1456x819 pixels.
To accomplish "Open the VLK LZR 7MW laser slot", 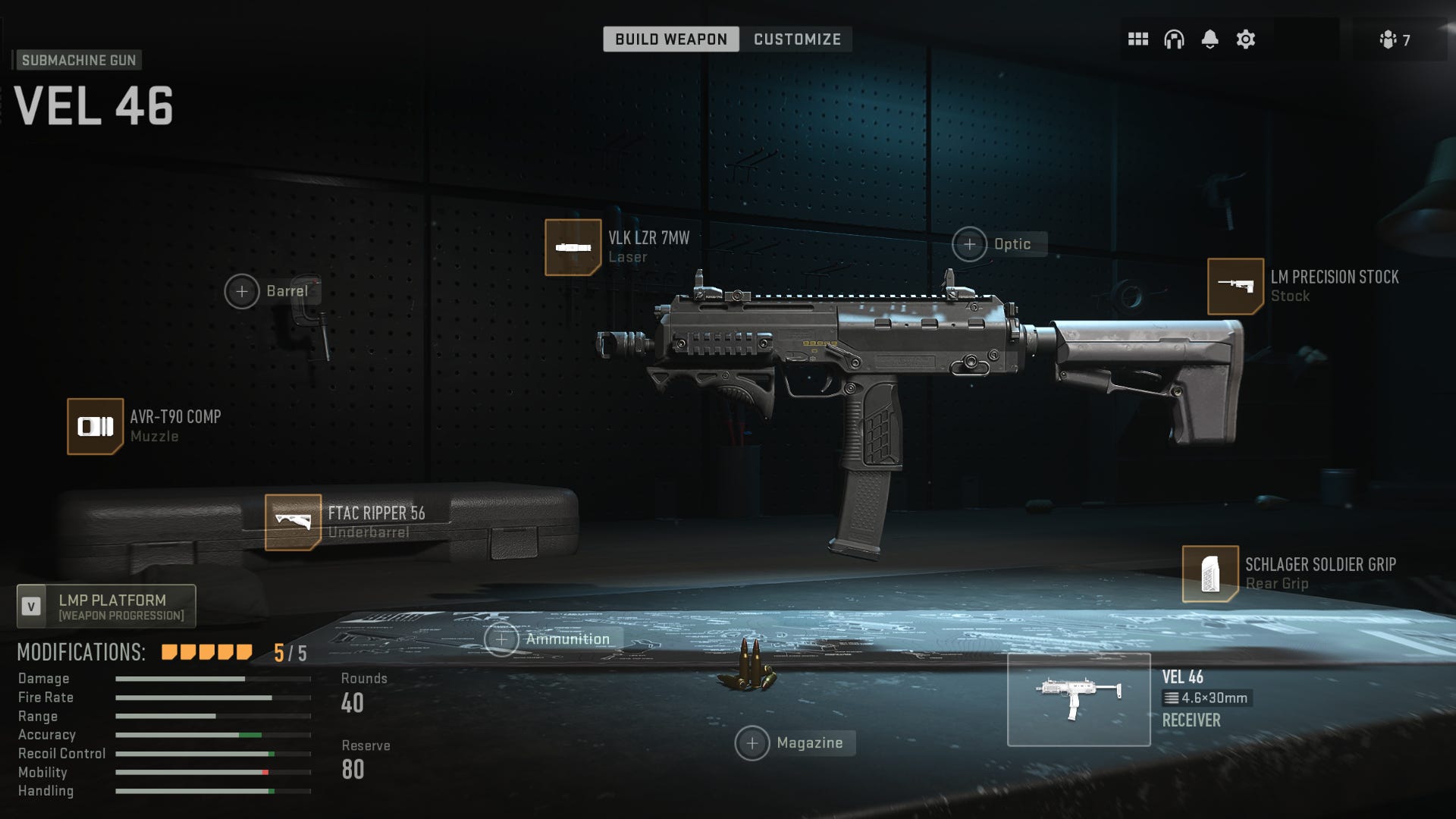I will (573, 245).
